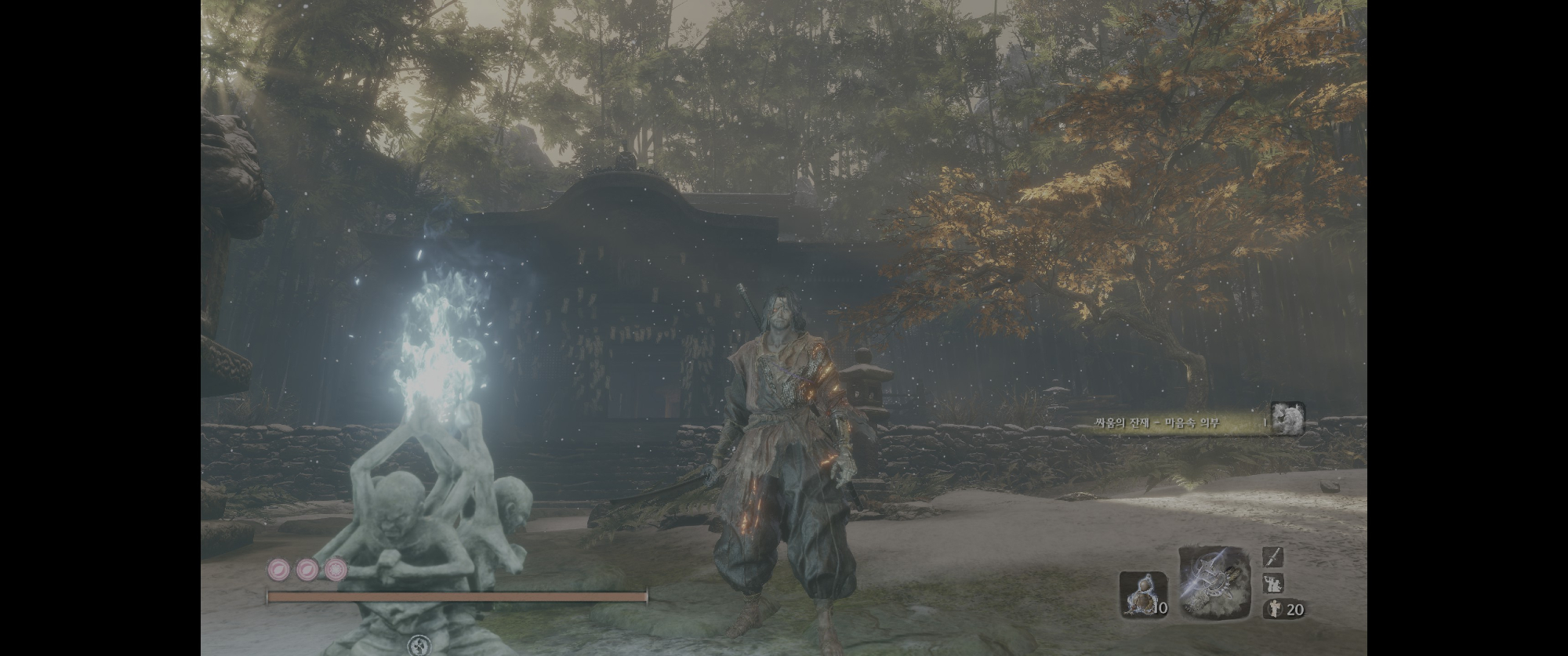
Task: Click the spirit emblem counter icon
Action: click(1273, 609)
